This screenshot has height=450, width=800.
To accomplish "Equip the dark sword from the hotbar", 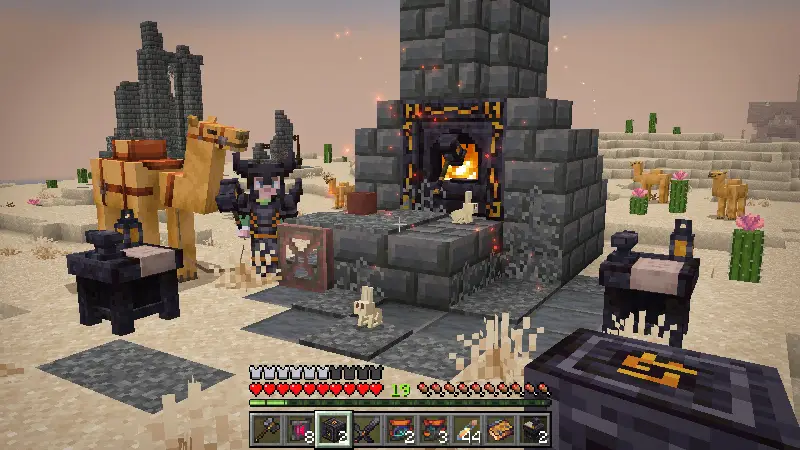I will [x=367, y=429].
